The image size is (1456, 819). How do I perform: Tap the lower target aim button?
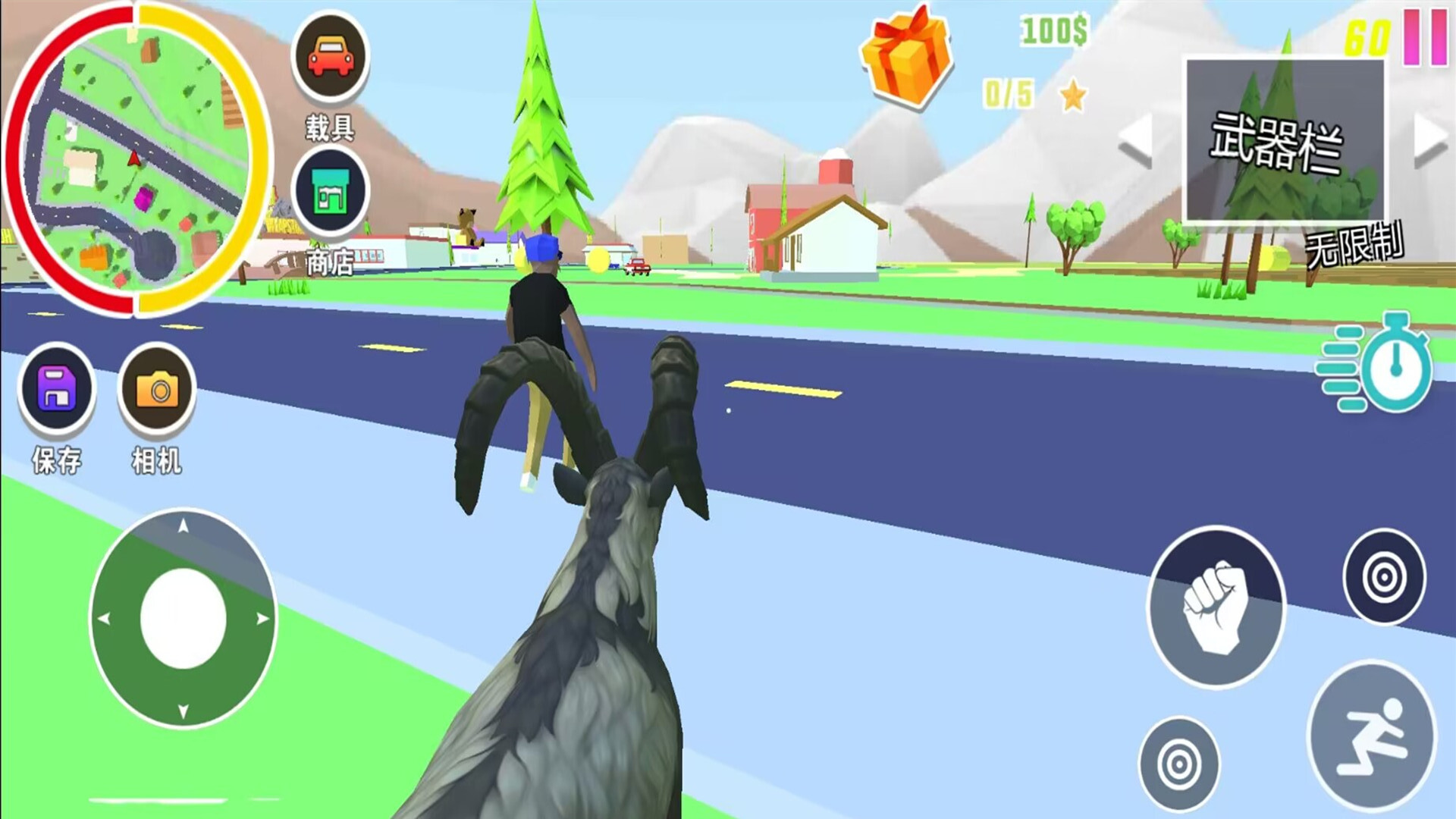[1179, 764]
